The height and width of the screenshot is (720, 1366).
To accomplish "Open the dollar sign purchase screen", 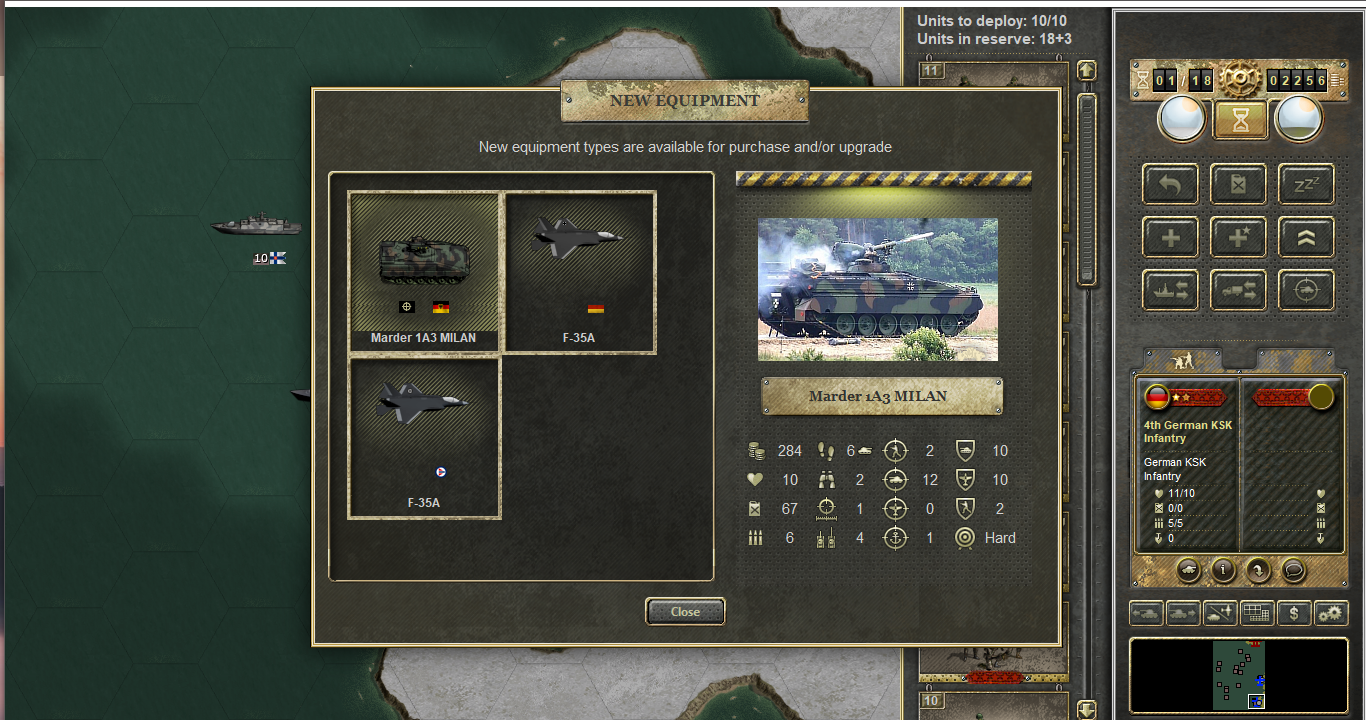I will 1294,613.
